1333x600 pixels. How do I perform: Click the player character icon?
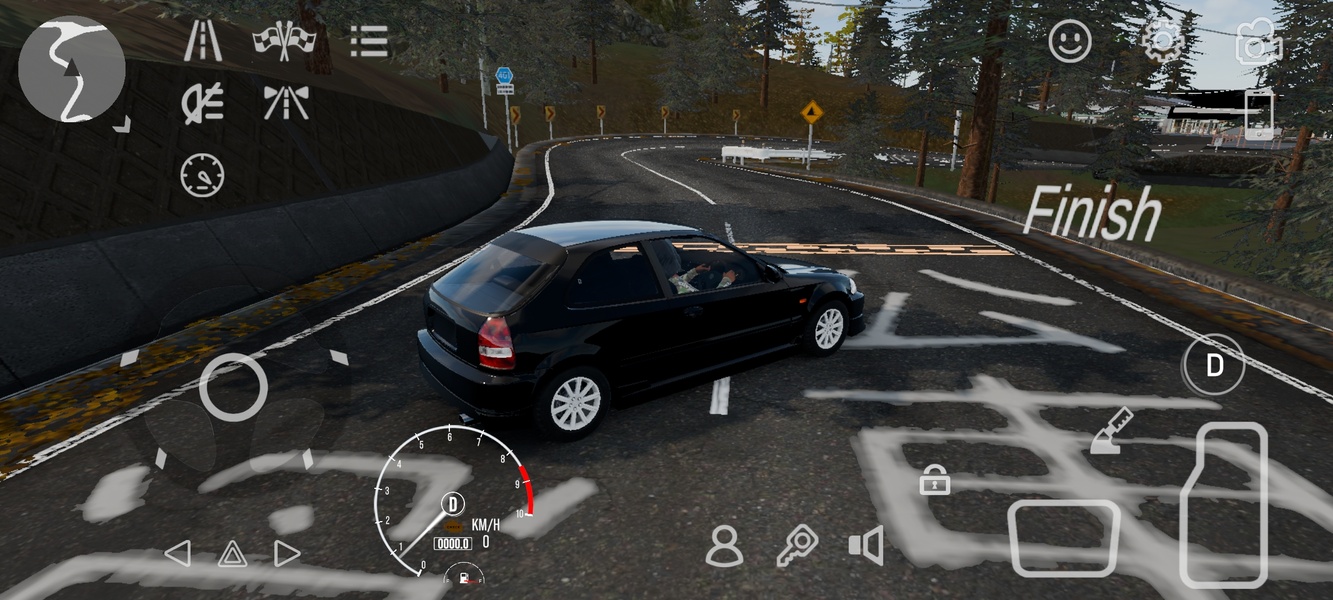[723, 546]
